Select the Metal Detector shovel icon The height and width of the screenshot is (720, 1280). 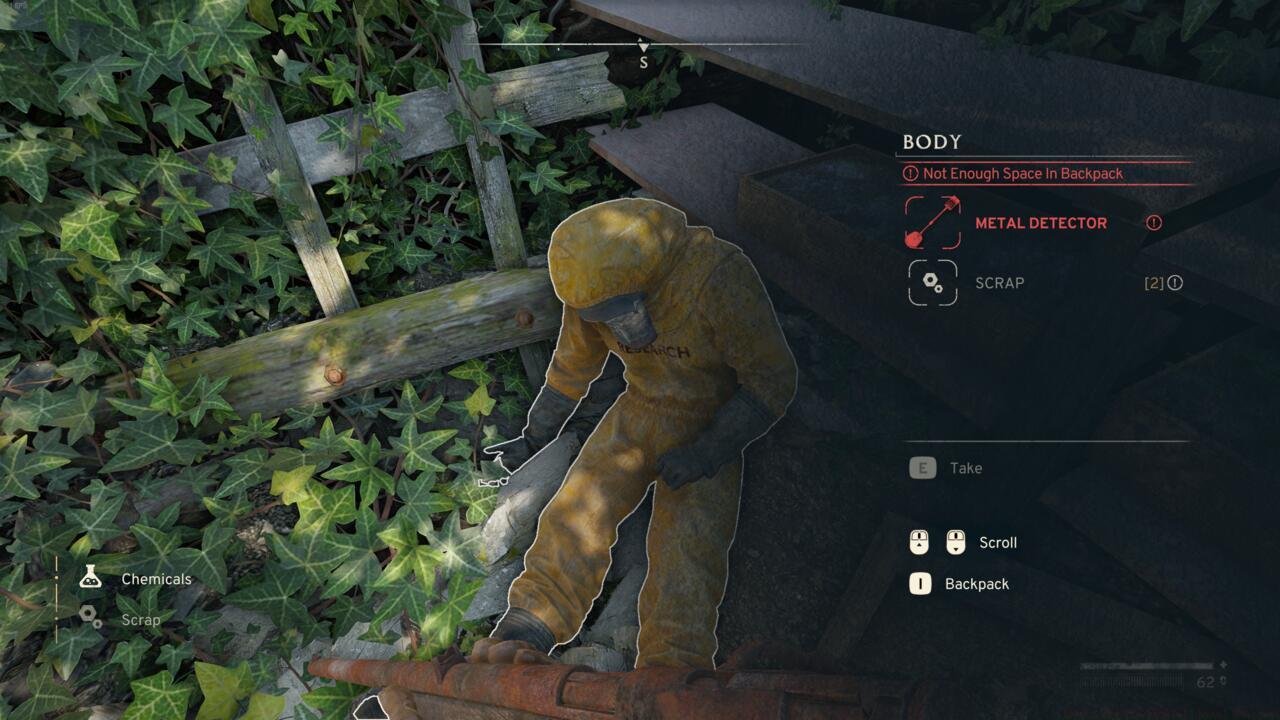coord(931,223)
